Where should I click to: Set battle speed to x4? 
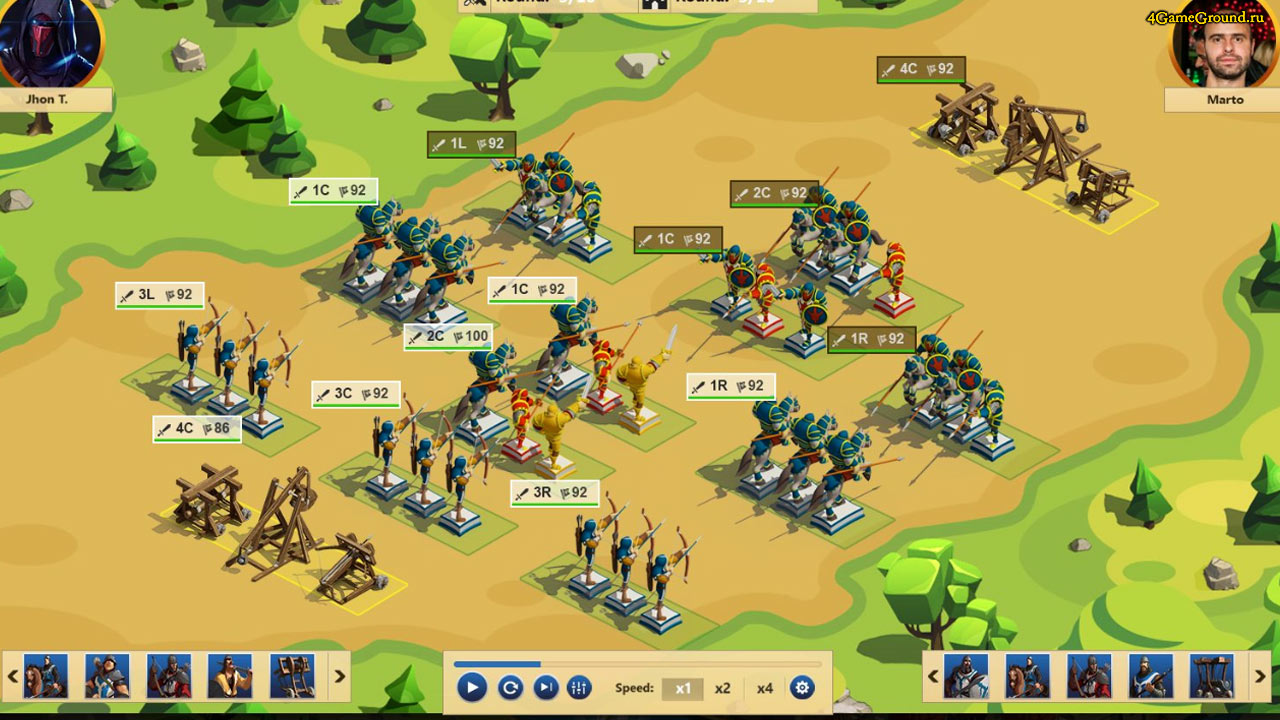tap(764, 688)
